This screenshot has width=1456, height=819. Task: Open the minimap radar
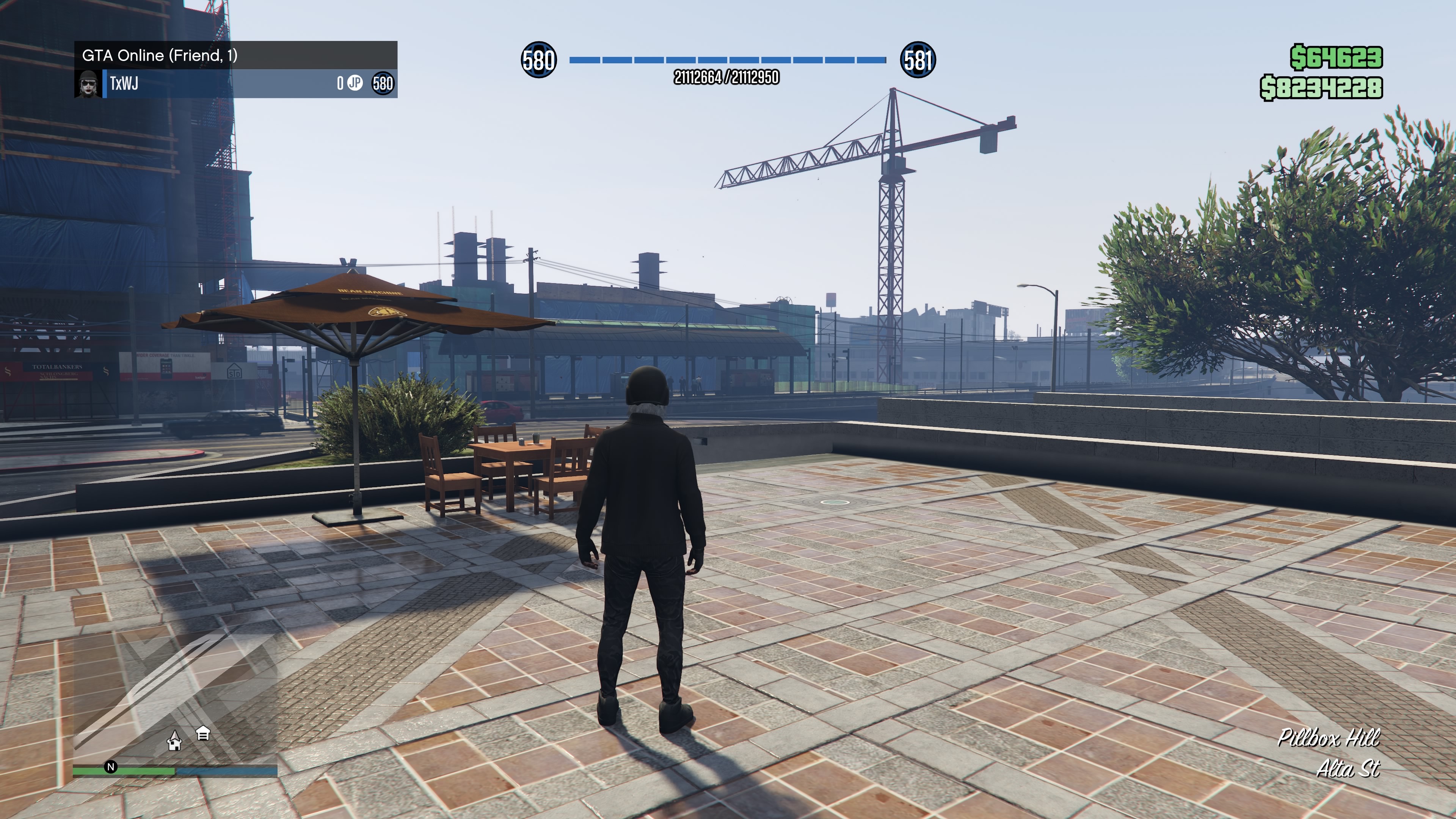175,695
